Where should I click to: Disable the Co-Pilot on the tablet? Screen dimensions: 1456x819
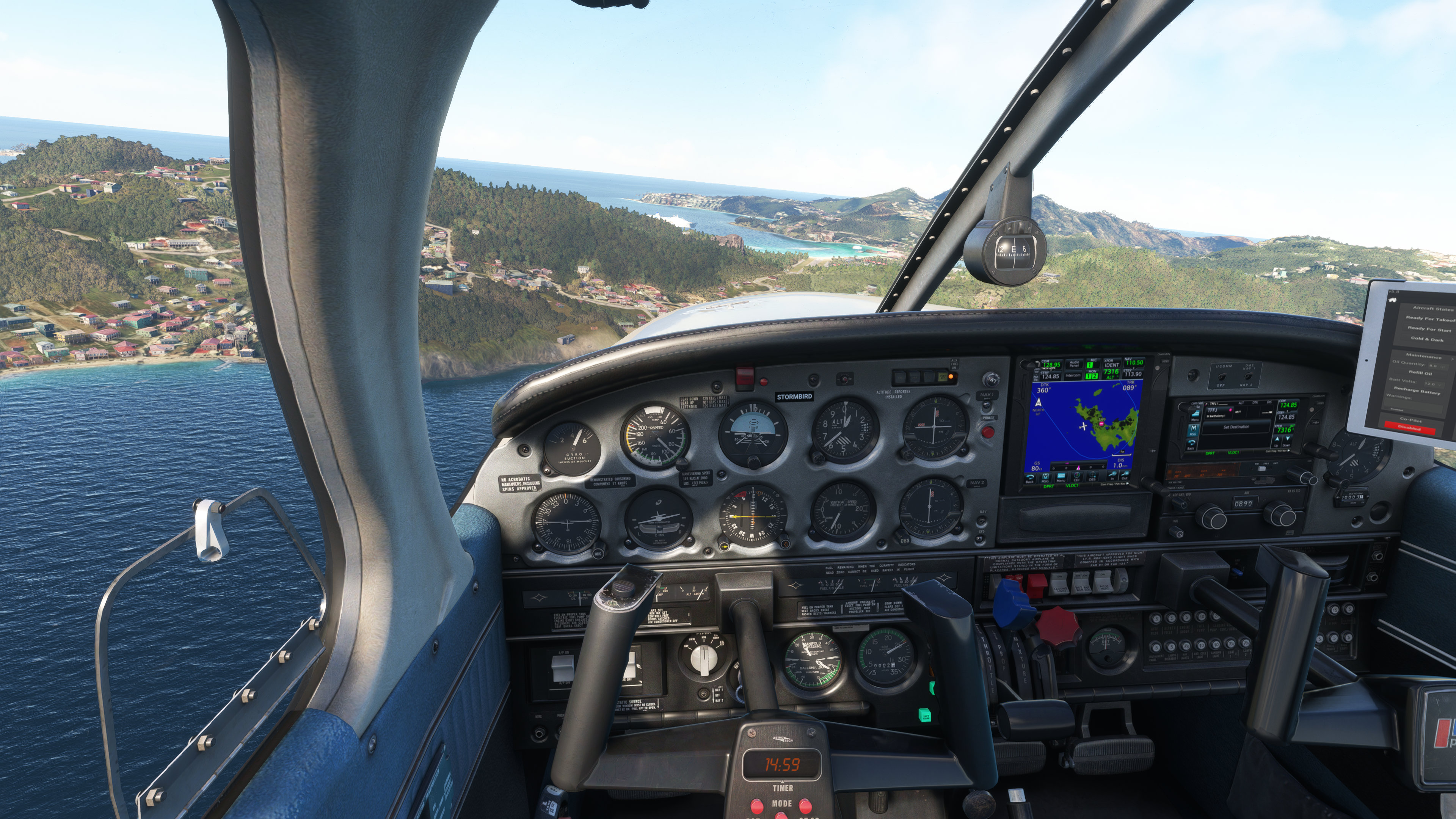[x=1409, y=429]
